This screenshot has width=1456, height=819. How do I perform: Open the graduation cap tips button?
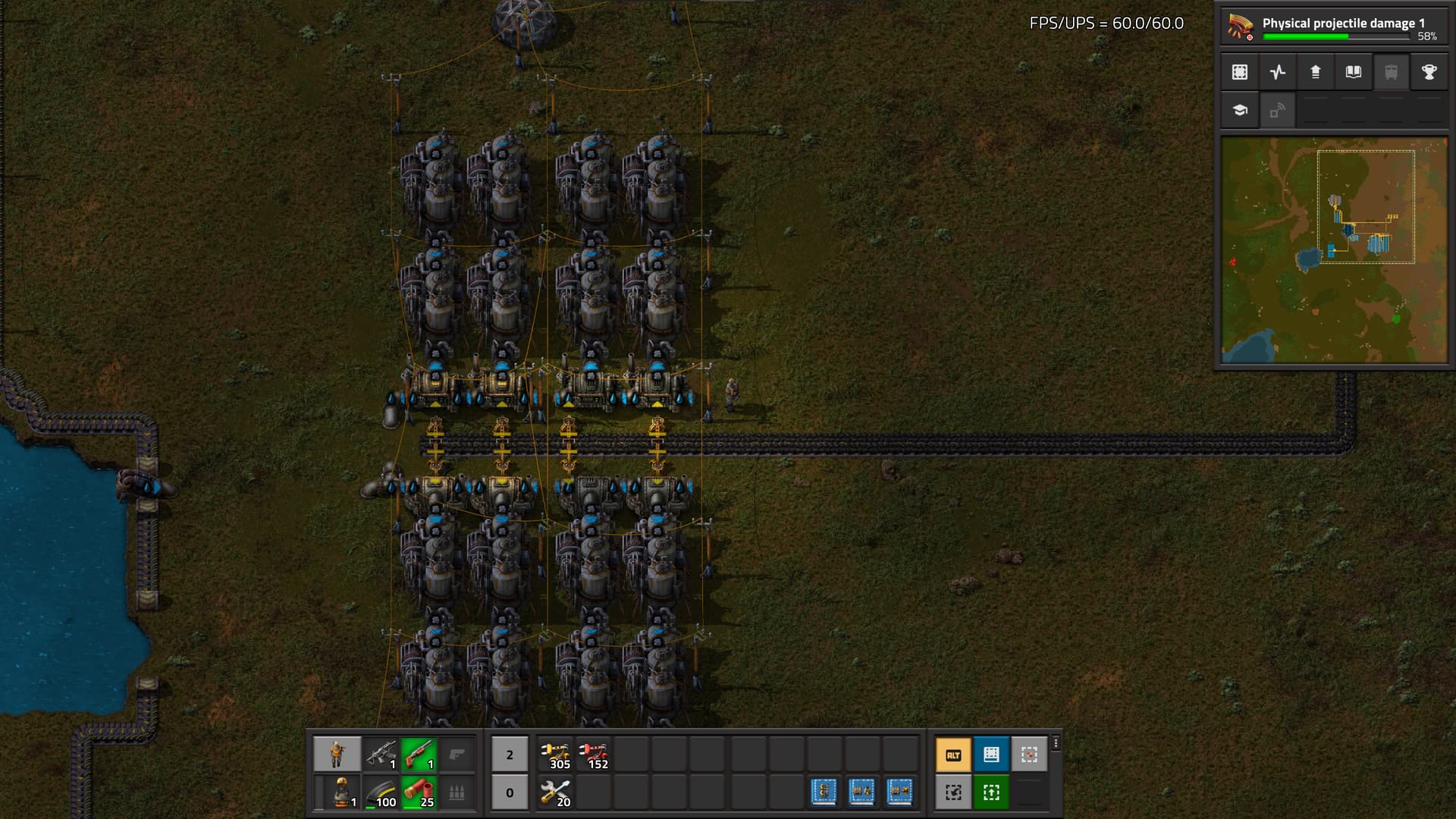tap(1240, 110)
